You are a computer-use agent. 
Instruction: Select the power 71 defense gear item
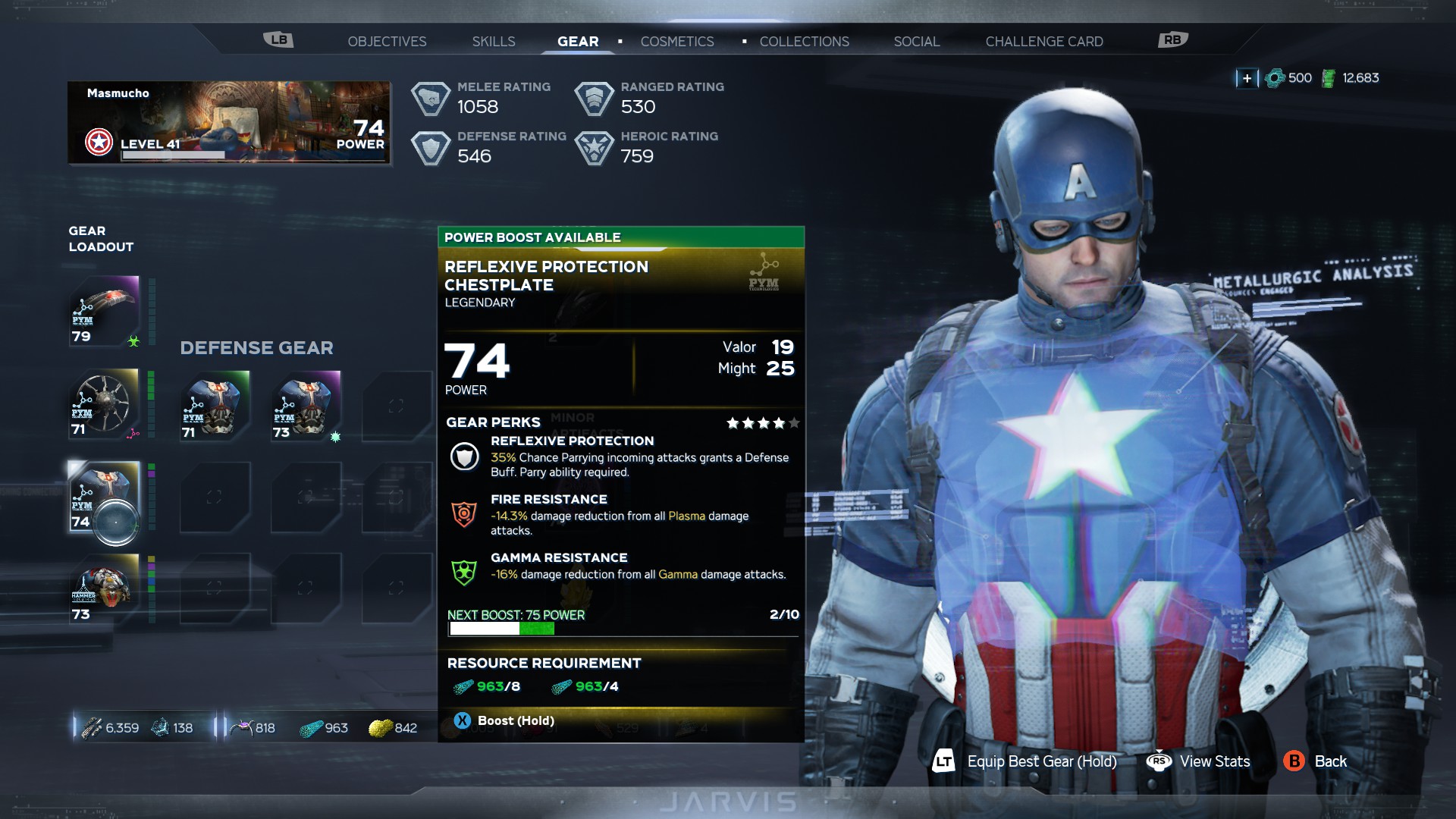click(x=215, y=406)
